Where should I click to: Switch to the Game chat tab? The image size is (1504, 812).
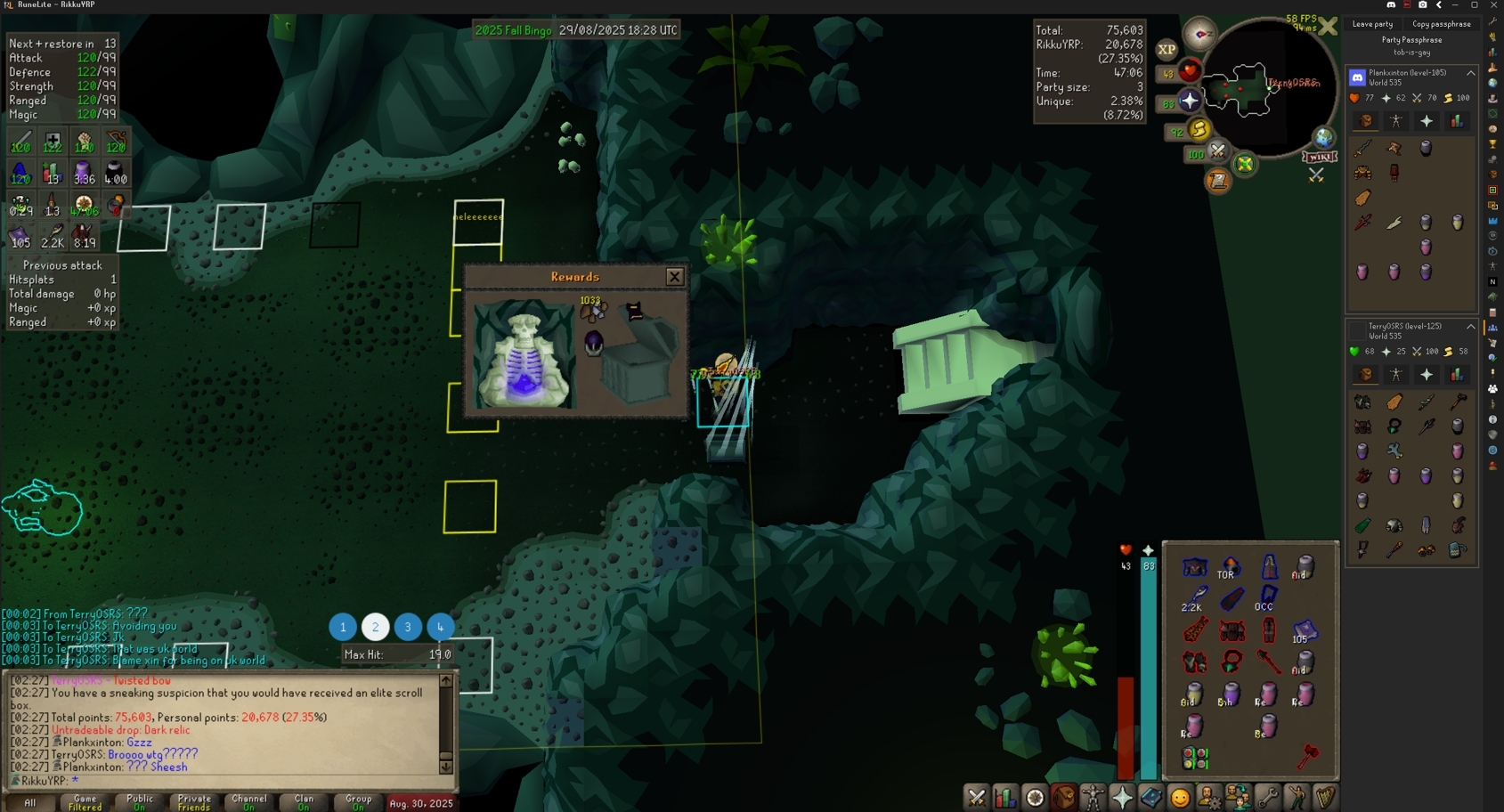point(85,802)
